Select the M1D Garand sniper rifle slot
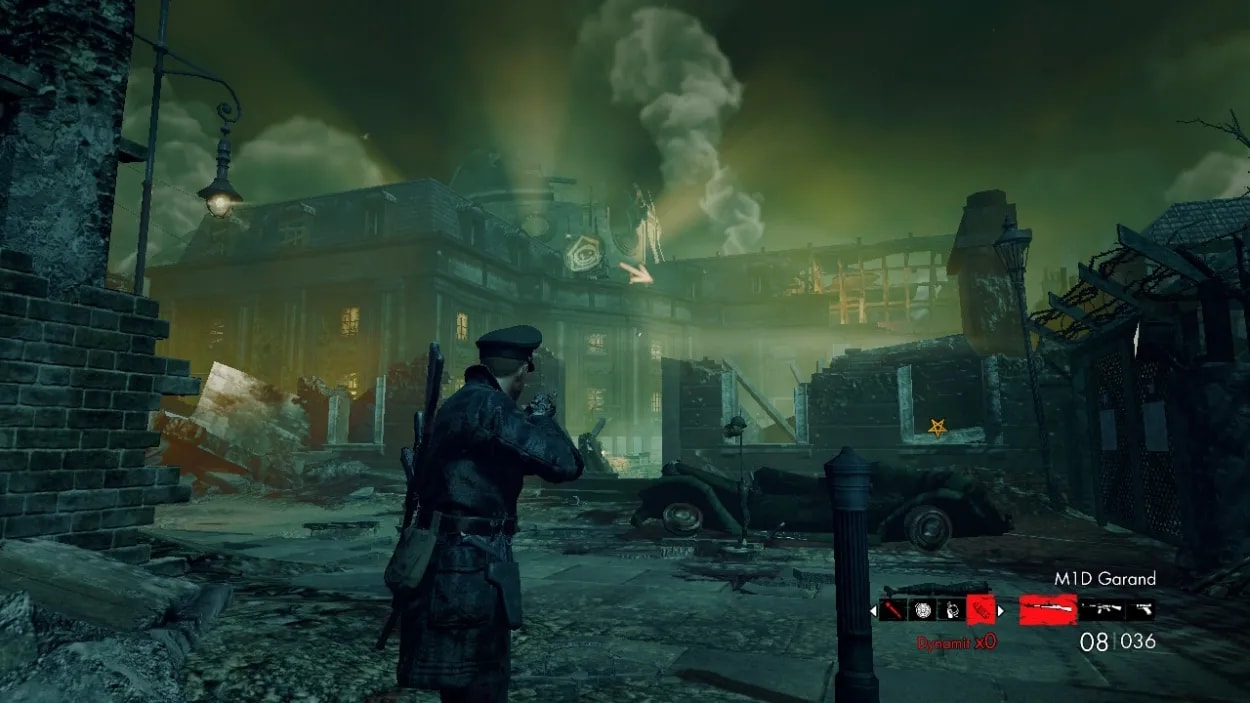 click(1047, 609)
